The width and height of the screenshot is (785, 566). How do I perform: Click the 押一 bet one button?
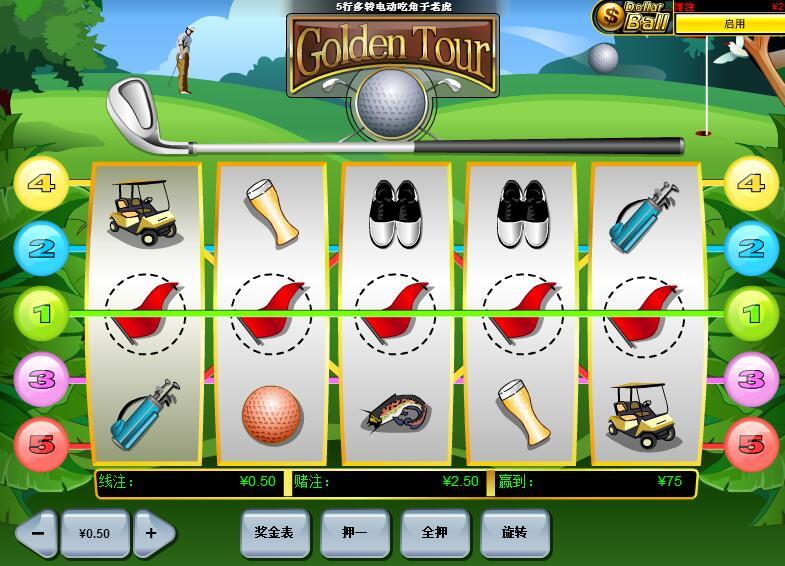pyautogui.click(x=354, y=533)
